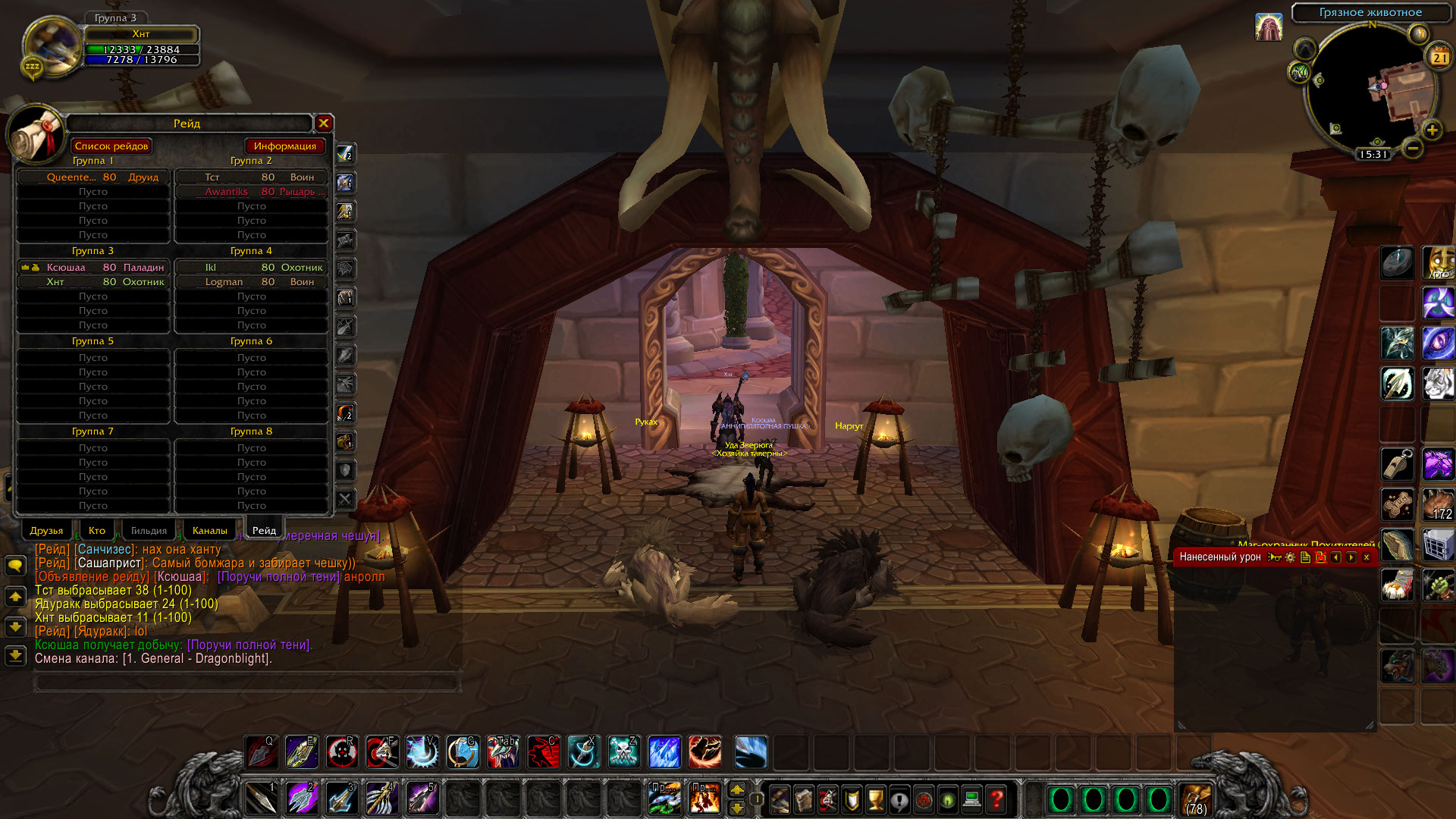This screenshot has height=819, width=1456.
Task: Close the Нанесенный урон damage meter
Action: click(x=1367, y=557)
